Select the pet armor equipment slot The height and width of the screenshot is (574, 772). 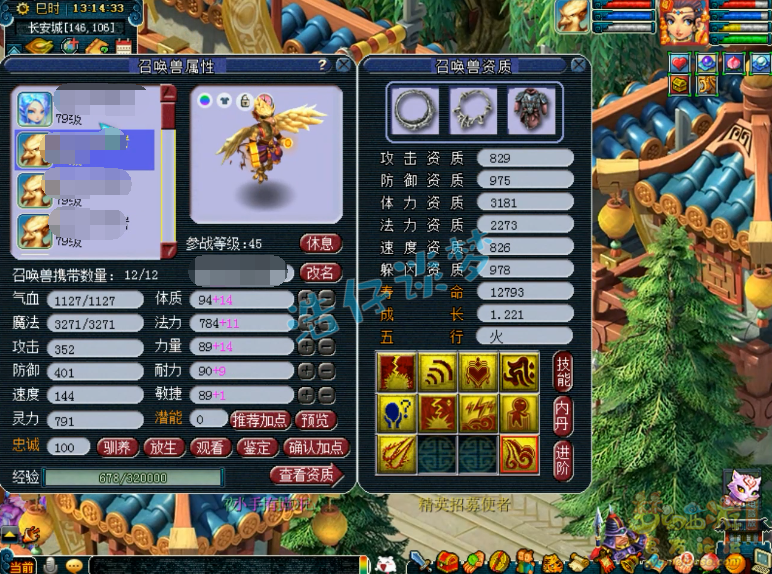[x=531, y=108]
